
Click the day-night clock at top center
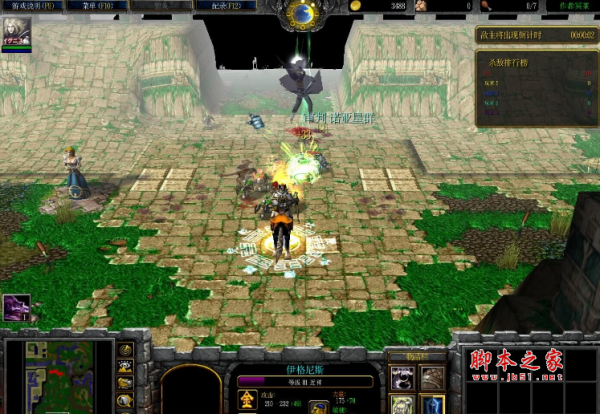300,13
